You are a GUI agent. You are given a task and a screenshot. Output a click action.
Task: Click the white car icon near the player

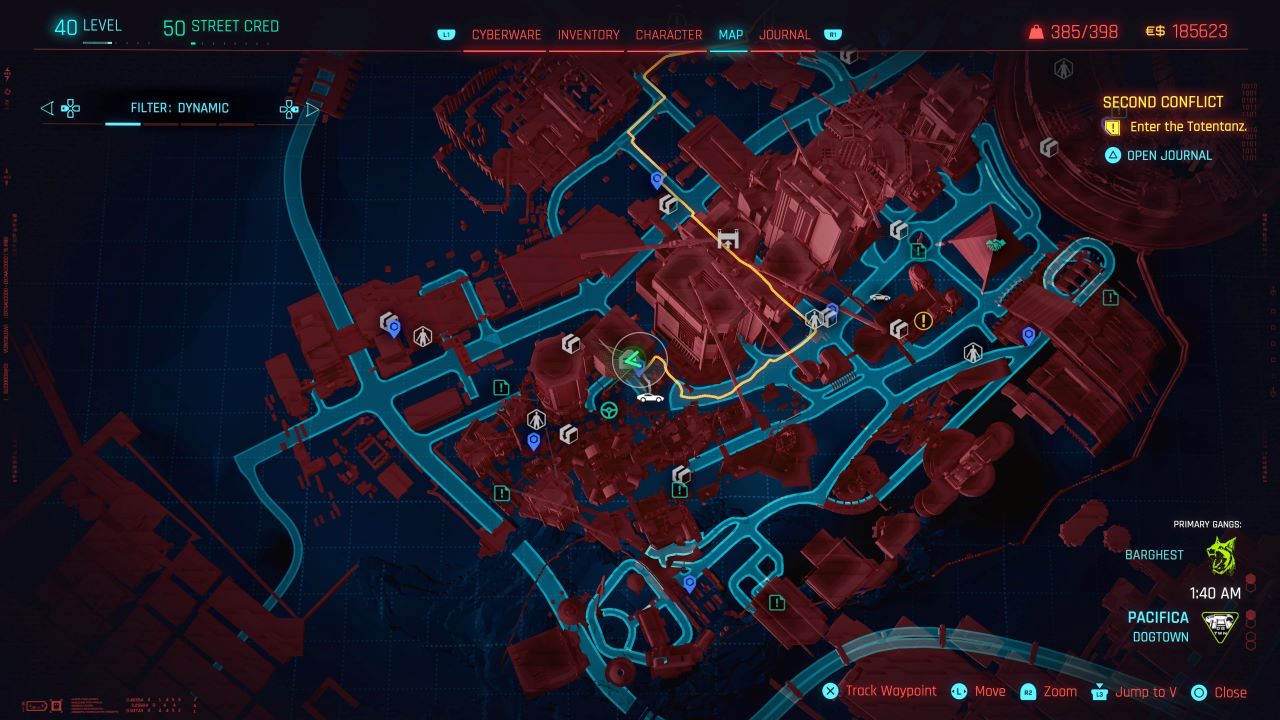point(650,397)
